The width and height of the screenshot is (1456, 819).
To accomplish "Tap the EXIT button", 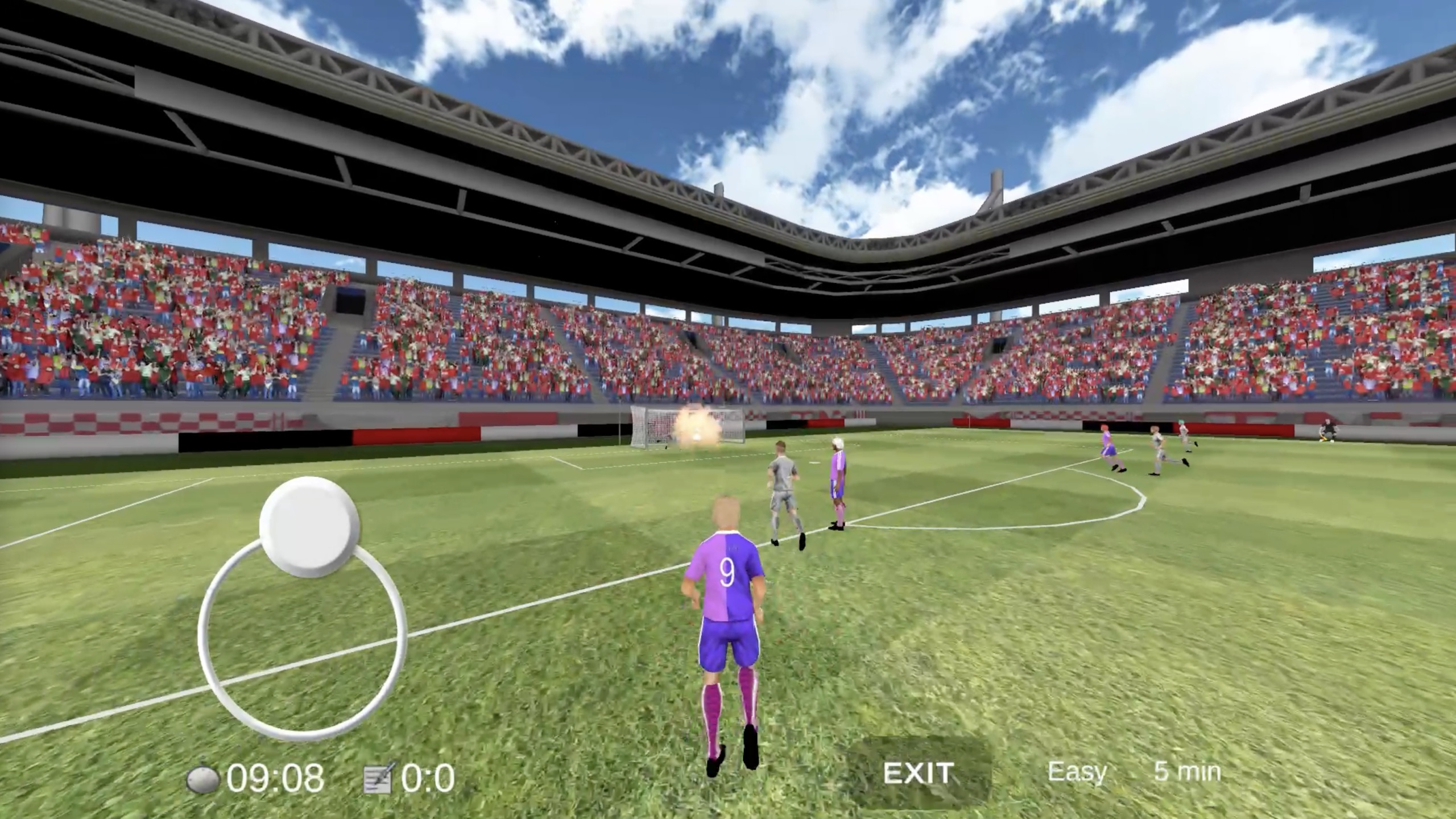I will [918, 773].
